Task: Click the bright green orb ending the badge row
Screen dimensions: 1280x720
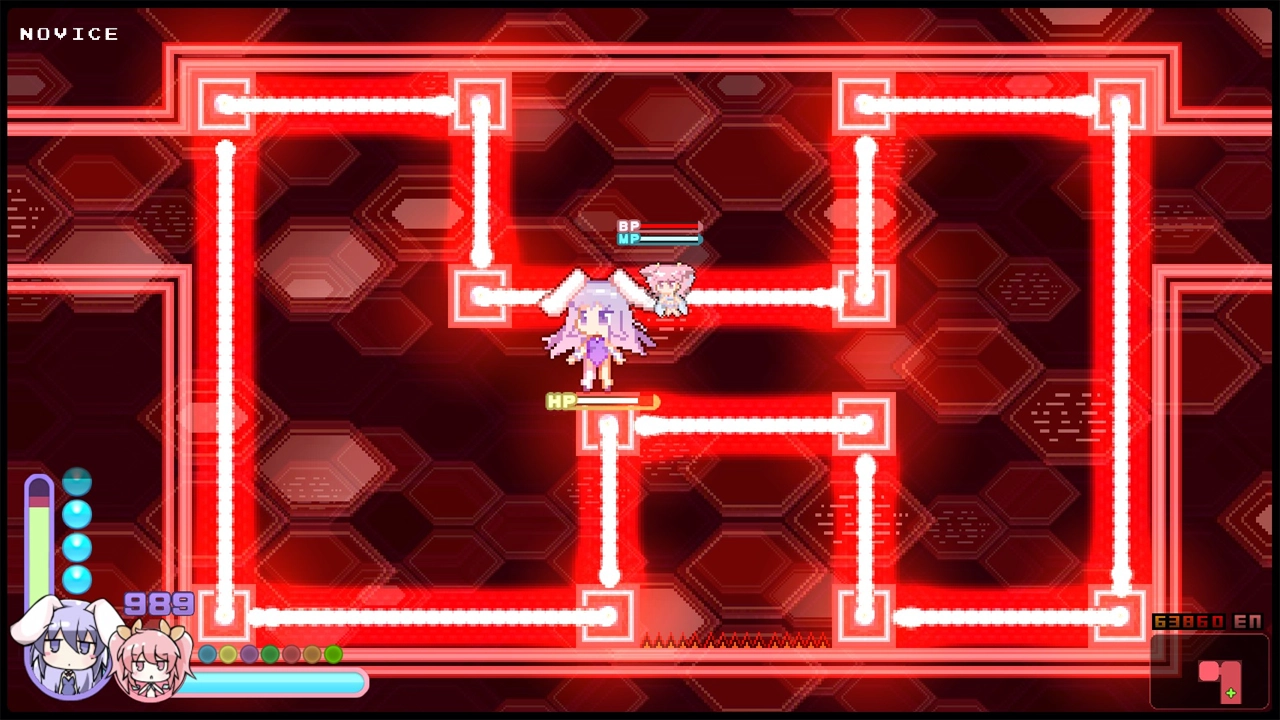Action: pyautogui.click(x=333, y=654)
